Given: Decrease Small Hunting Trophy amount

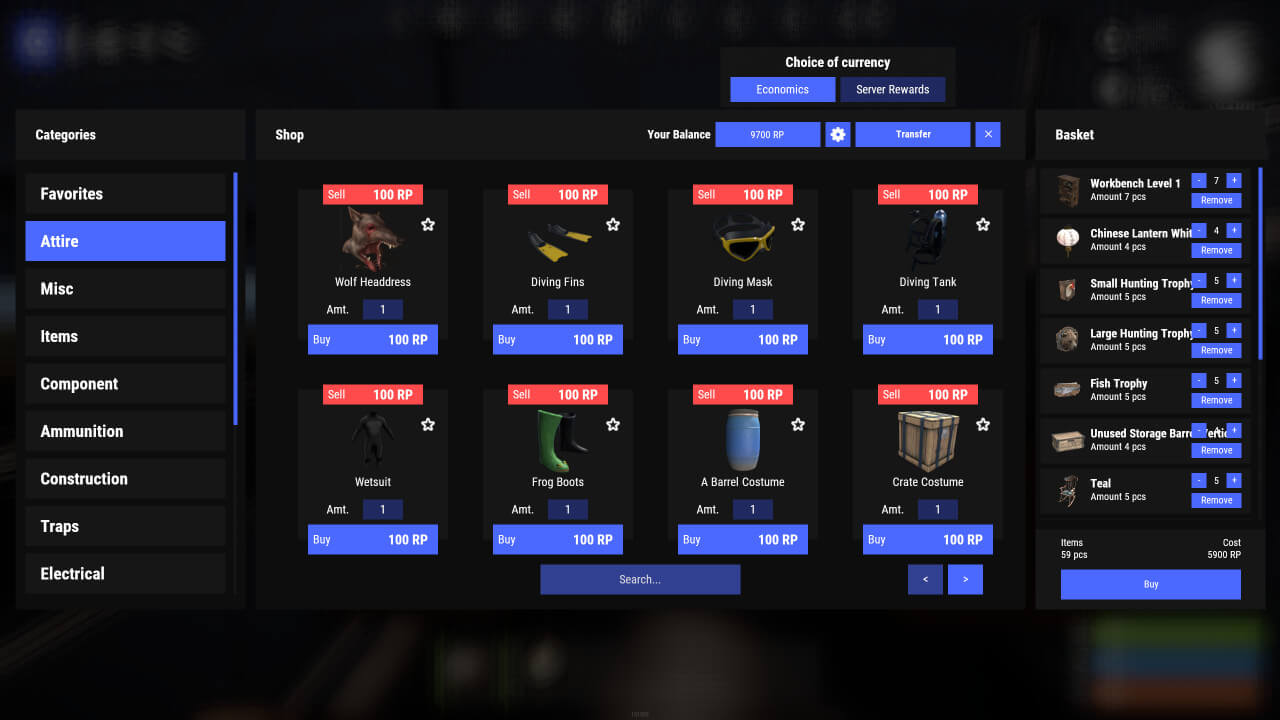Looking at the screenshot, I should pyautogui.click(x=1199, y=281).
